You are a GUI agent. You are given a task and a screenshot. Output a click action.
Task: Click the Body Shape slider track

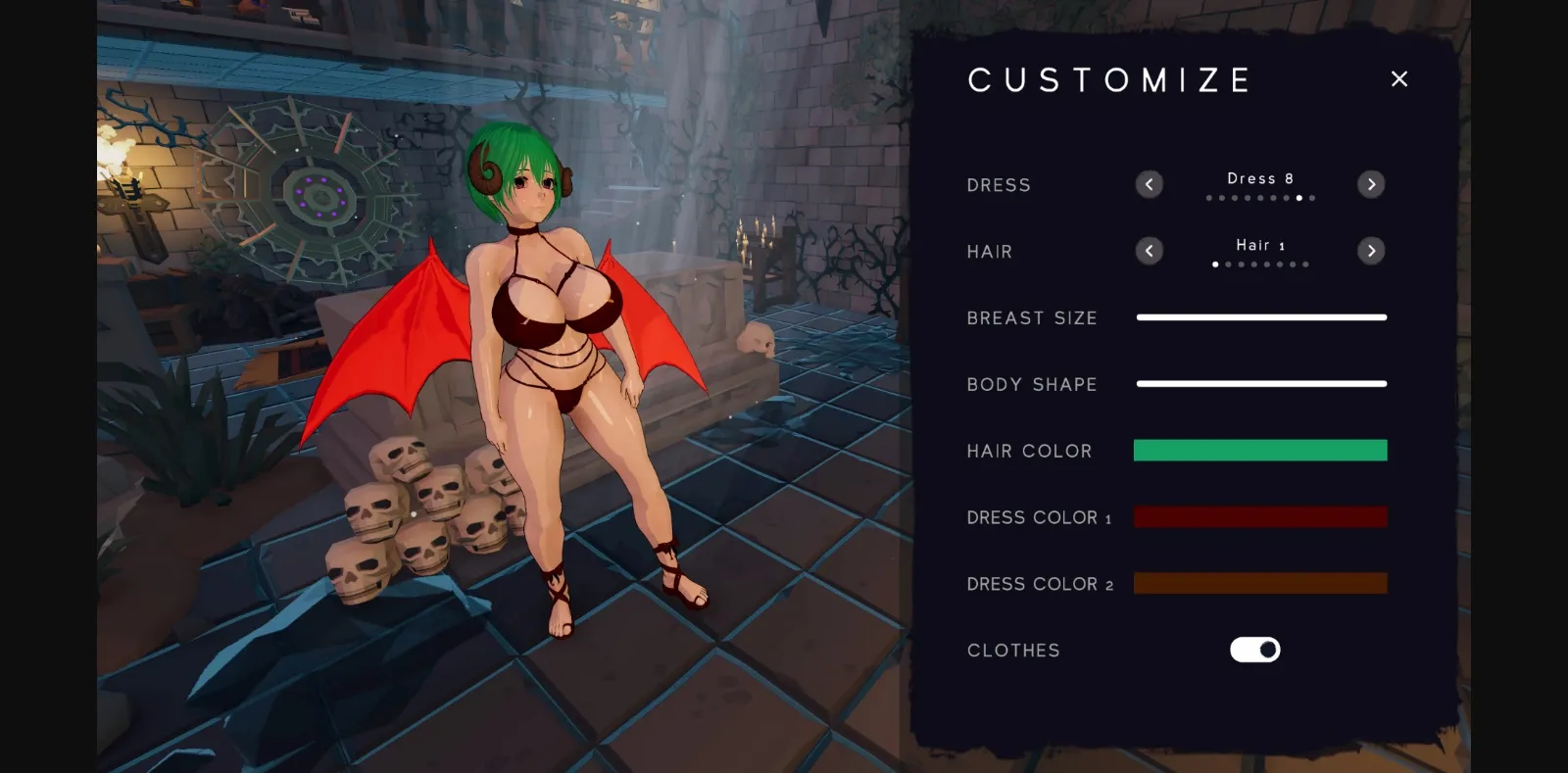click(x=1261, y=384)
